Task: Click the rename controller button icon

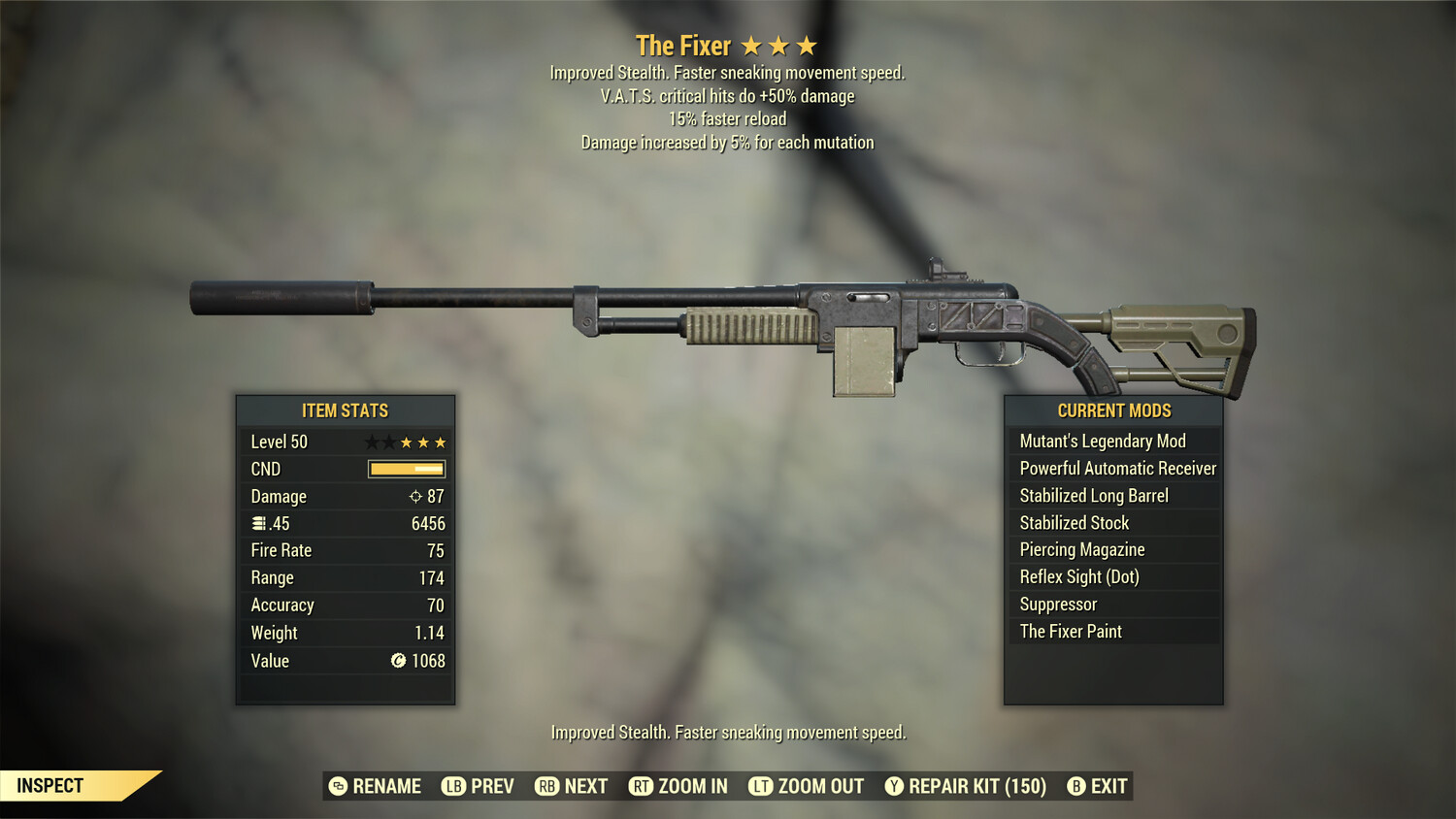Action: point(337,786)
